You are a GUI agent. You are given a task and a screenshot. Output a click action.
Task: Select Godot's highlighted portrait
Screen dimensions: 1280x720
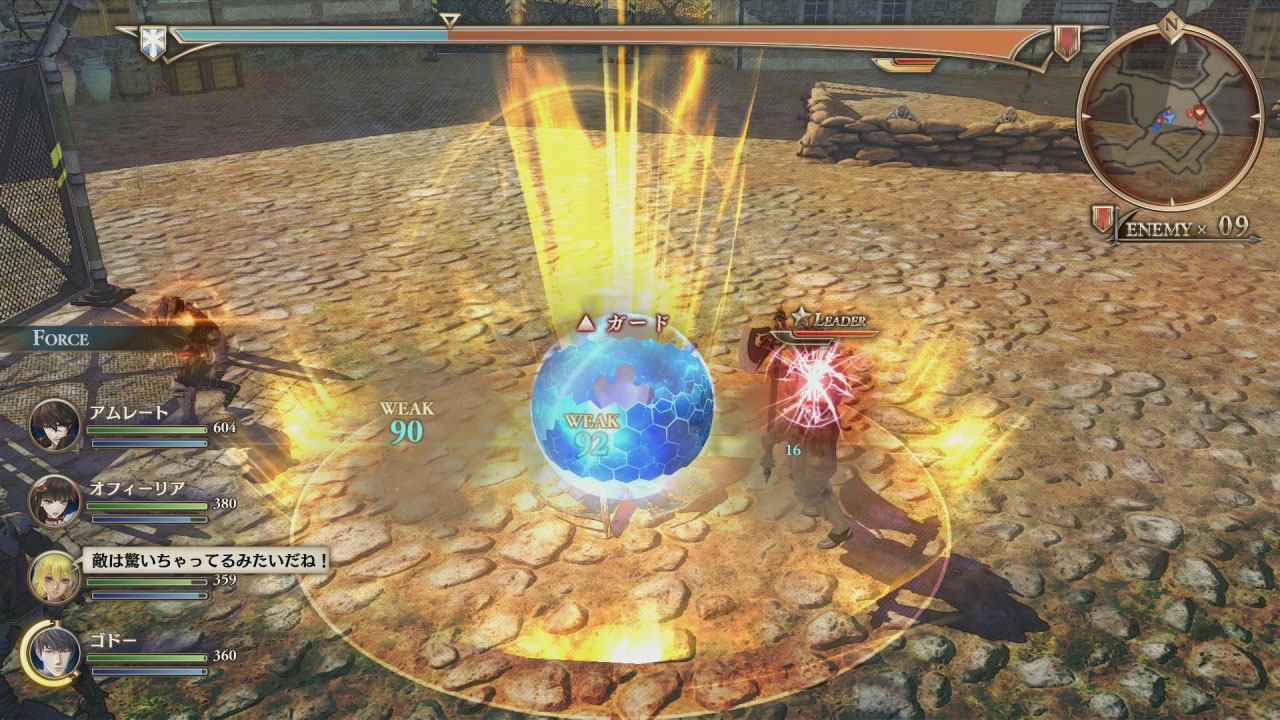pos(53,653)
